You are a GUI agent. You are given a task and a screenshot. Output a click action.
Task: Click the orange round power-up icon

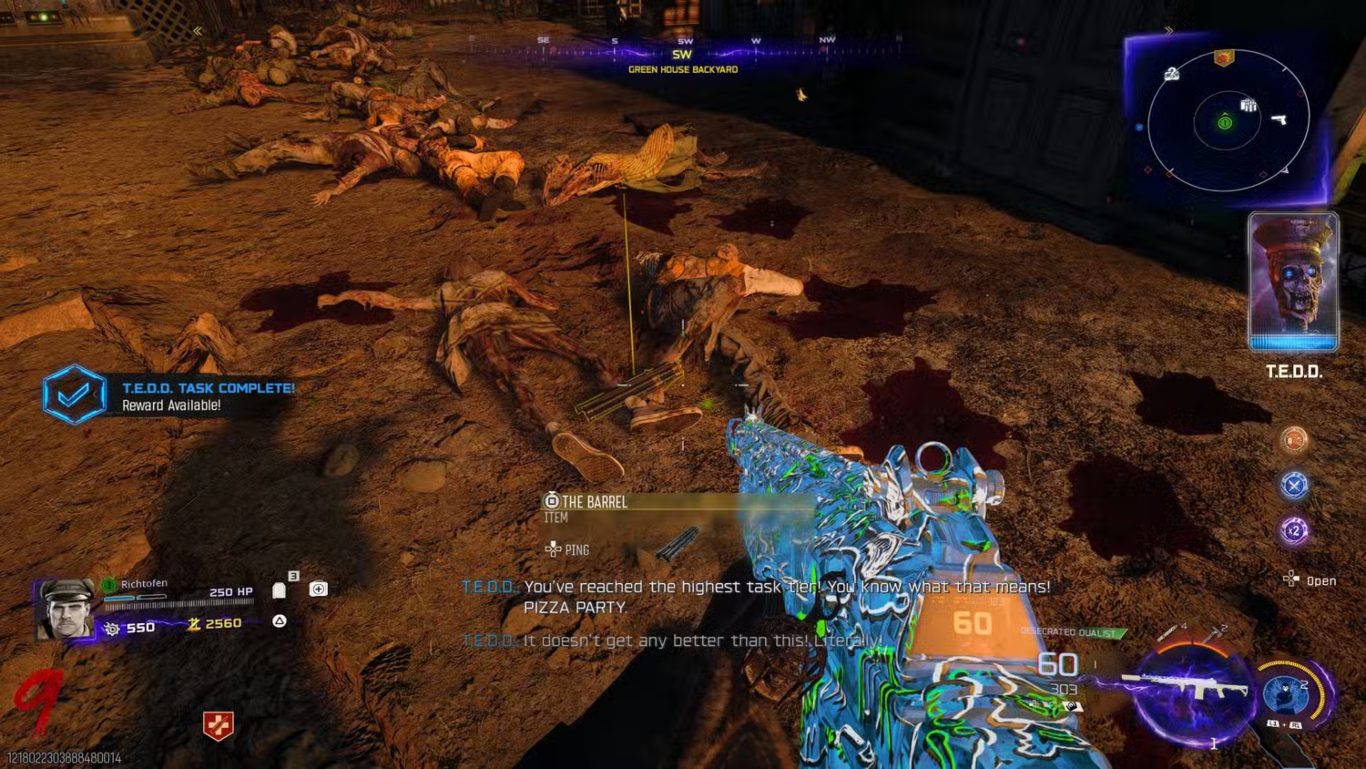[x=1295, y=440]
